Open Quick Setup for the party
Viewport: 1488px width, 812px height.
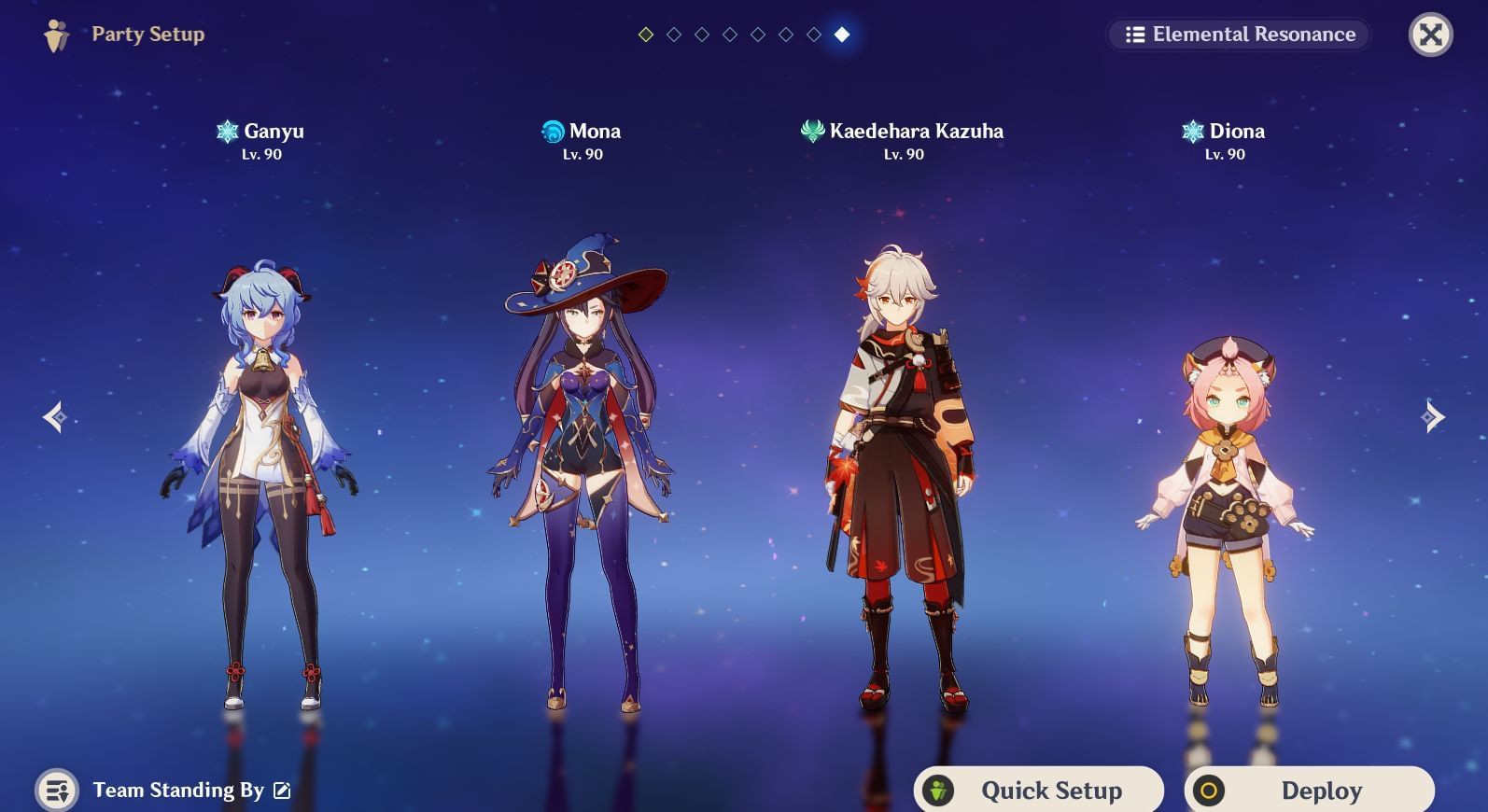[1039, 791]
